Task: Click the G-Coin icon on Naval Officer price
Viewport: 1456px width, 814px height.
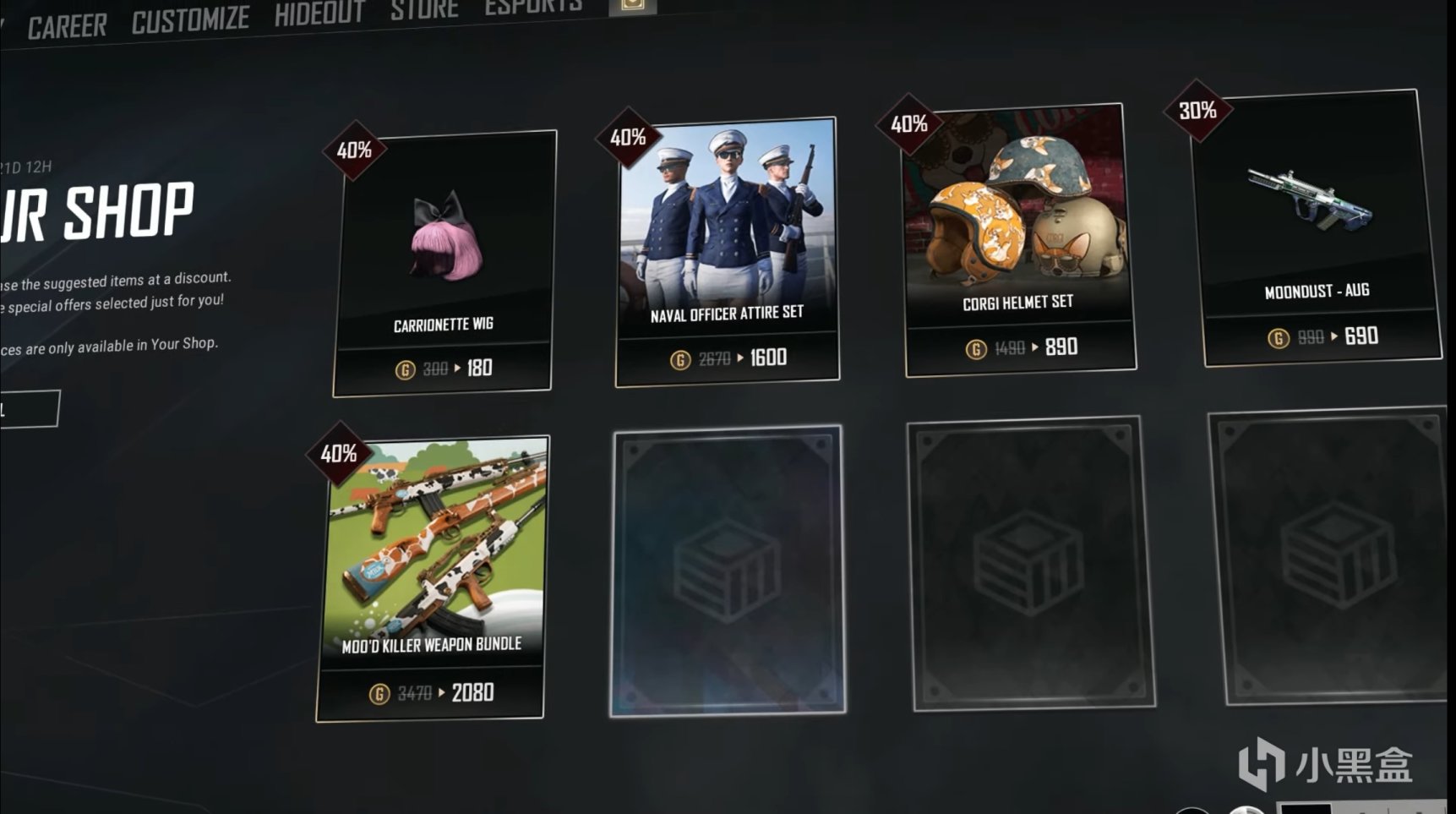Action: [x=682, y=358]
